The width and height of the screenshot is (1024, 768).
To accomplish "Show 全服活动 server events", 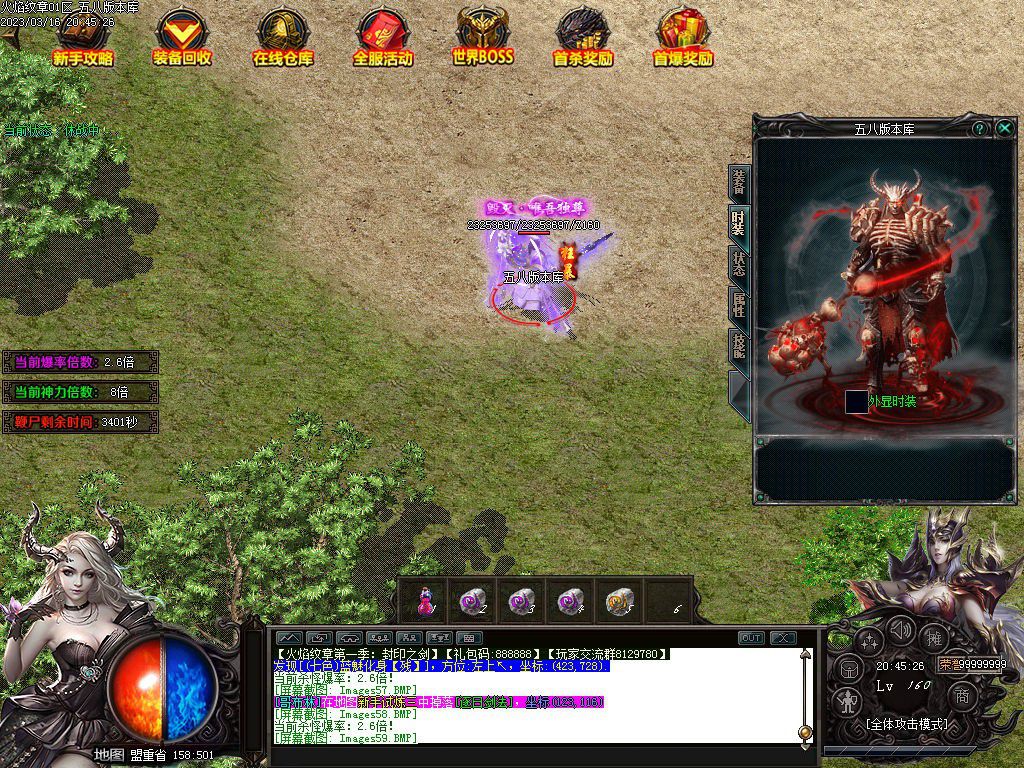I will (x=382, y=38).
